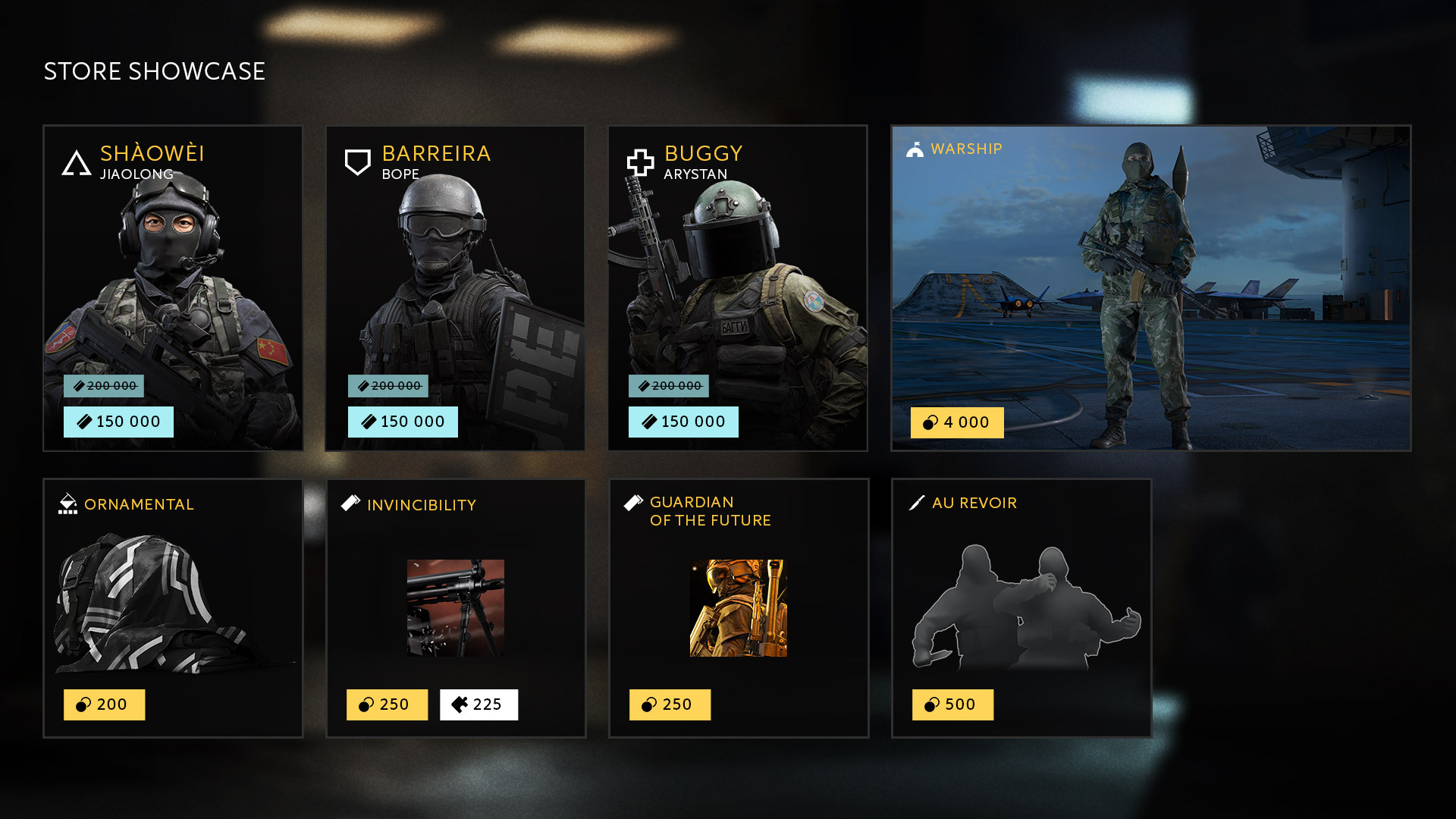Open the Ornamental headgear item
This screenshot has width=1456, height=819.
tap(173, 599)
